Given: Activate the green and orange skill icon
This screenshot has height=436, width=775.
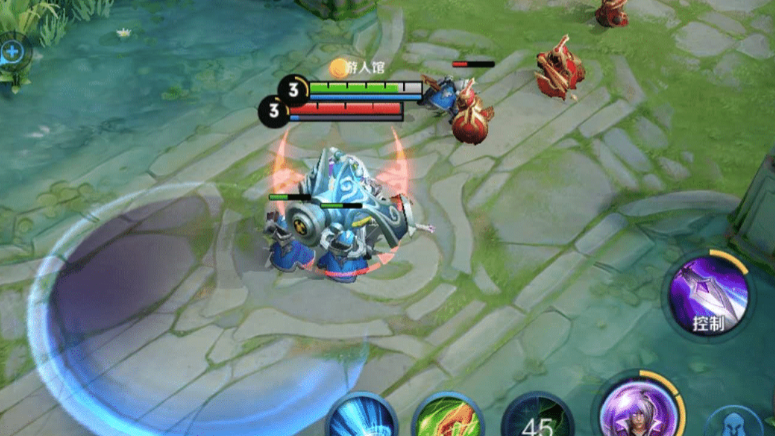Looking at the screenshot, I should pos(450,418).
